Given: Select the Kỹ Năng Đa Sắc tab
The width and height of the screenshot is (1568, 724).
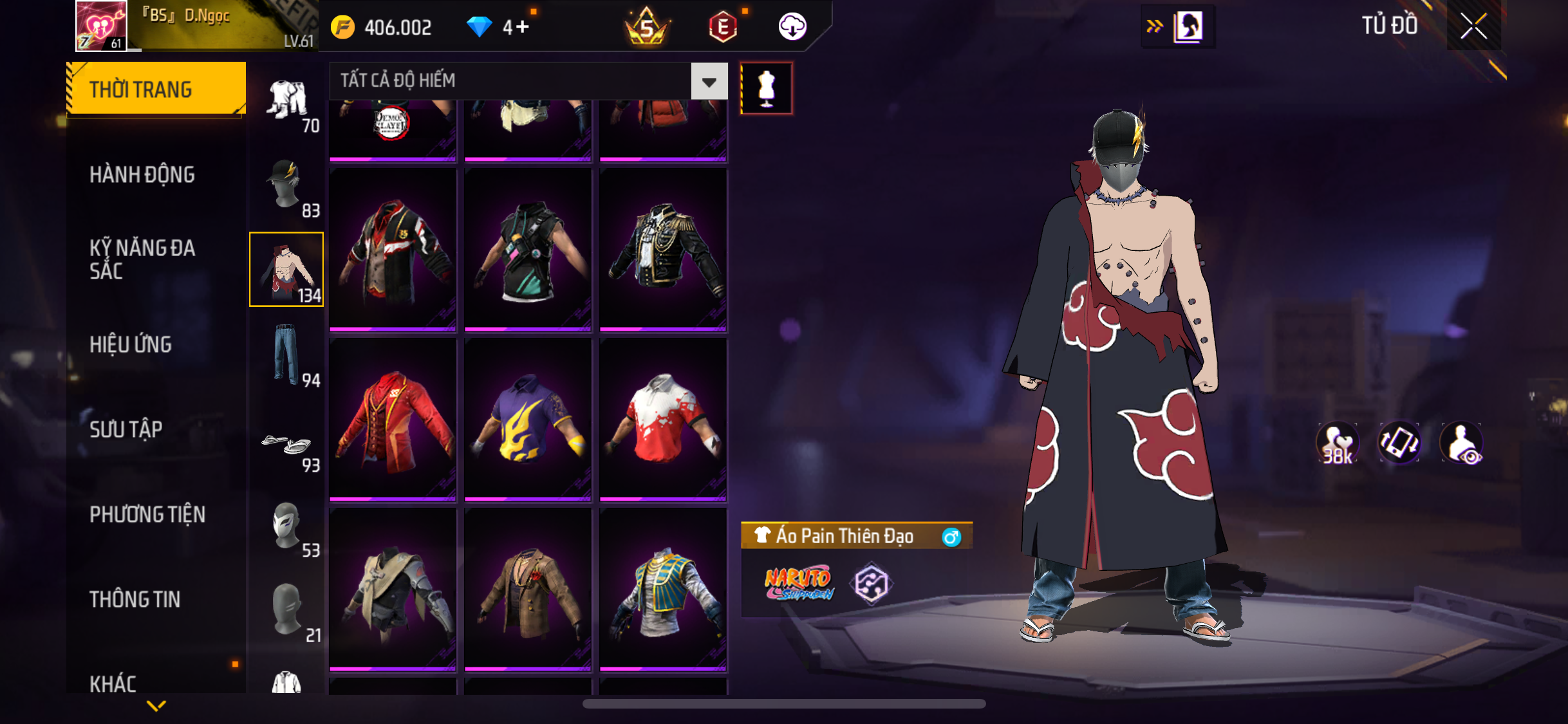Looking at the screenshot, I should point(142,259).
